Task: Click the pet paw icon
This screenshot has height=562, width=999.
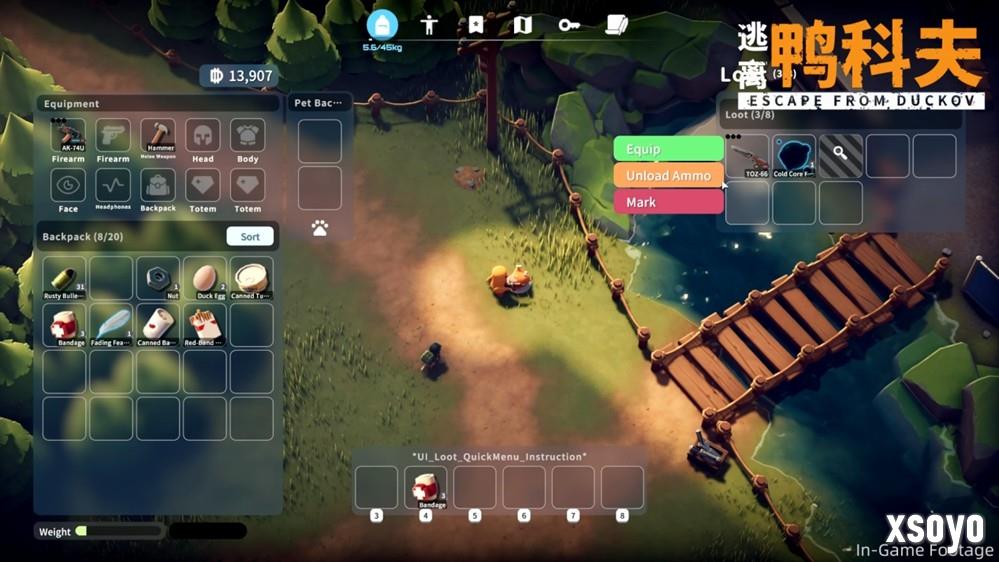Action: 320,228
